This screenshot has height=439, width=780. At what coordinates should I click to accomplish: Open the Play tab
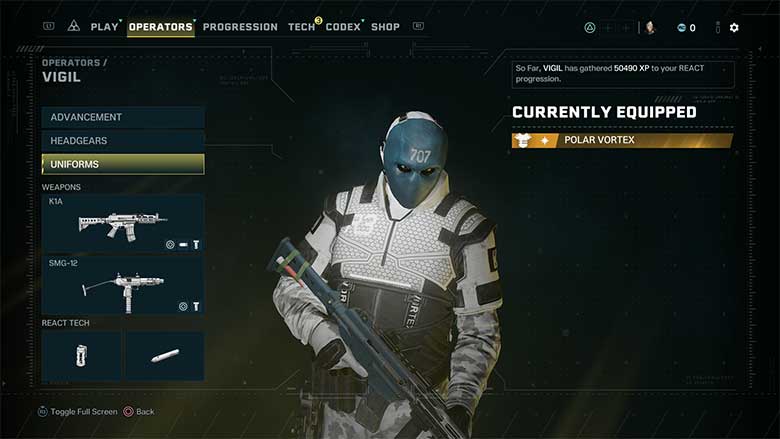104,27
